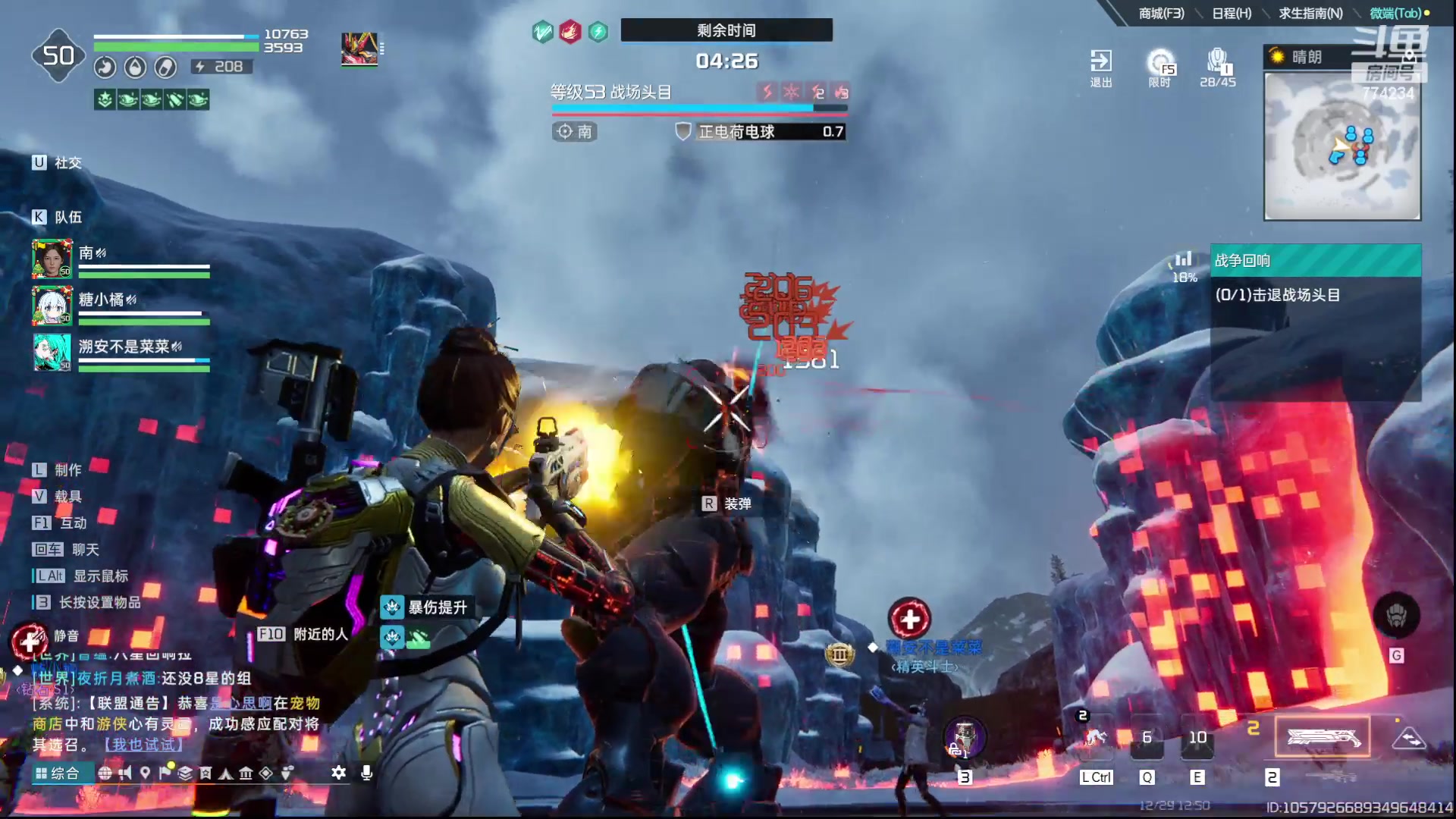Click the weapon swap arrows icon
Viewport: 1456px width, 819px height.
pyautogui.click(x=1409, y=738)
